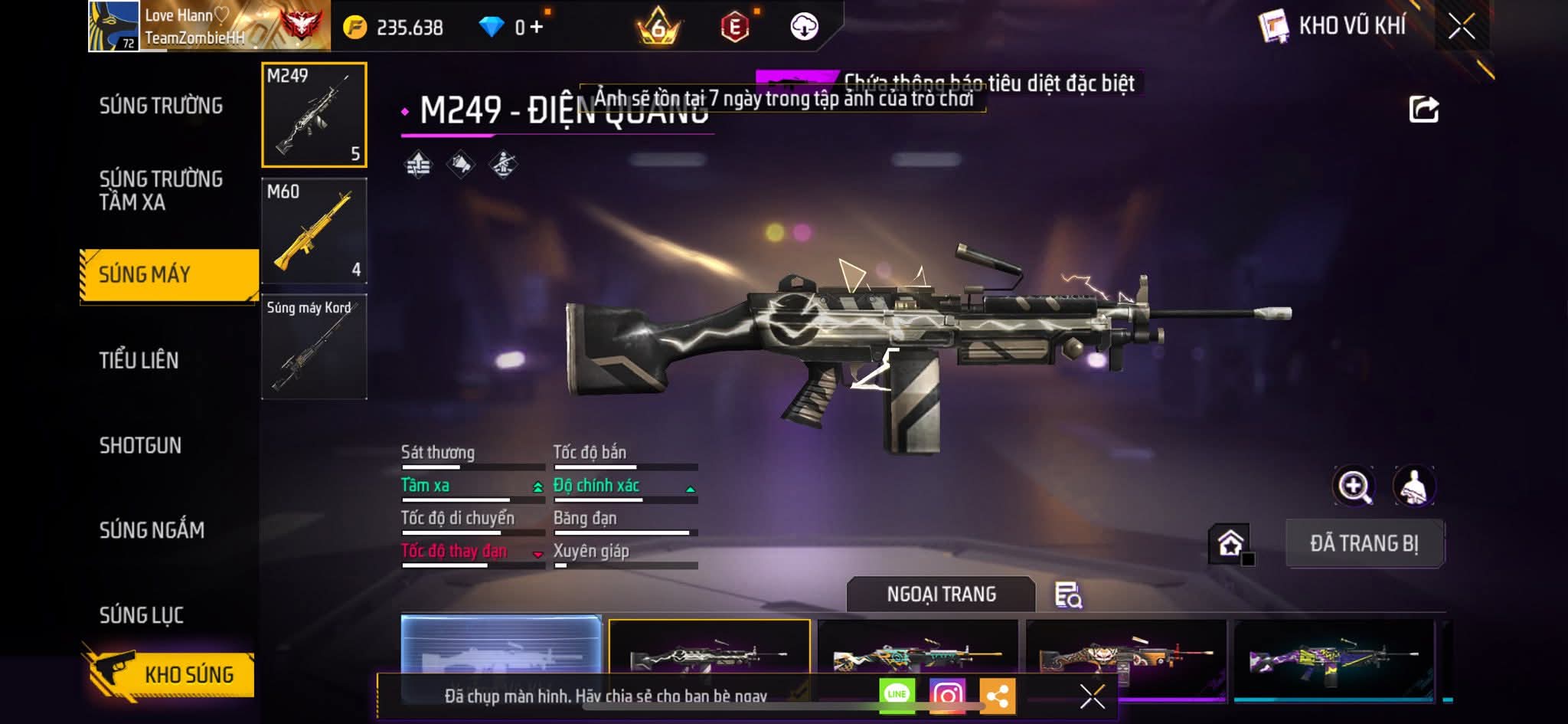The width and height of the screenshot is (1568, 724).
Task: Switch to Súng Trường Tầm Xa category
Action: (161, 190)
